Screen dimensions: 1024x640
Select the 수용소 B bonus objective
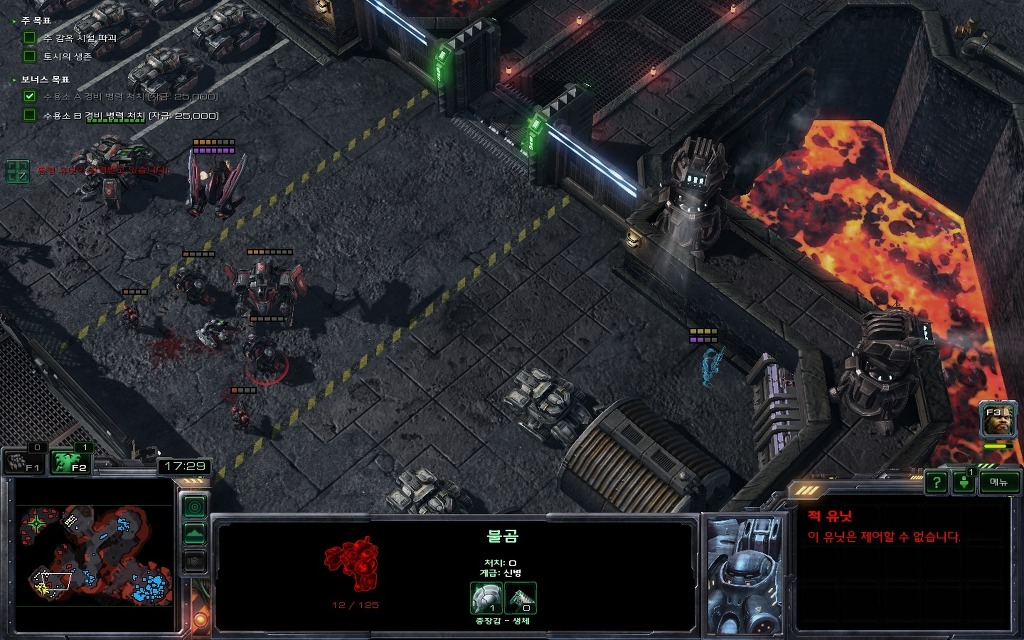tap(116, 115)
